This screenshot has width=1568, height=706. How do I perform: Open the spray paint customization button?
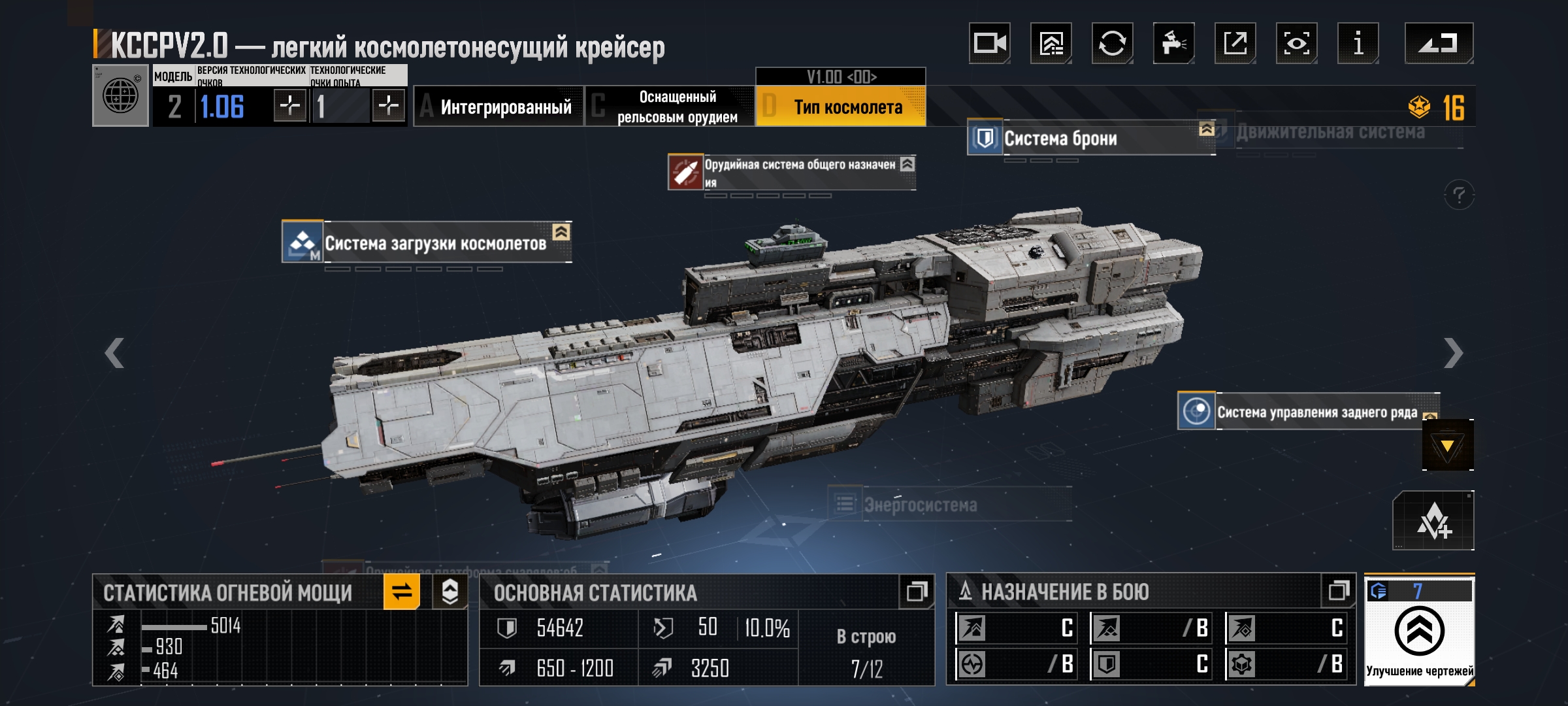click(x=1173, y=43)
